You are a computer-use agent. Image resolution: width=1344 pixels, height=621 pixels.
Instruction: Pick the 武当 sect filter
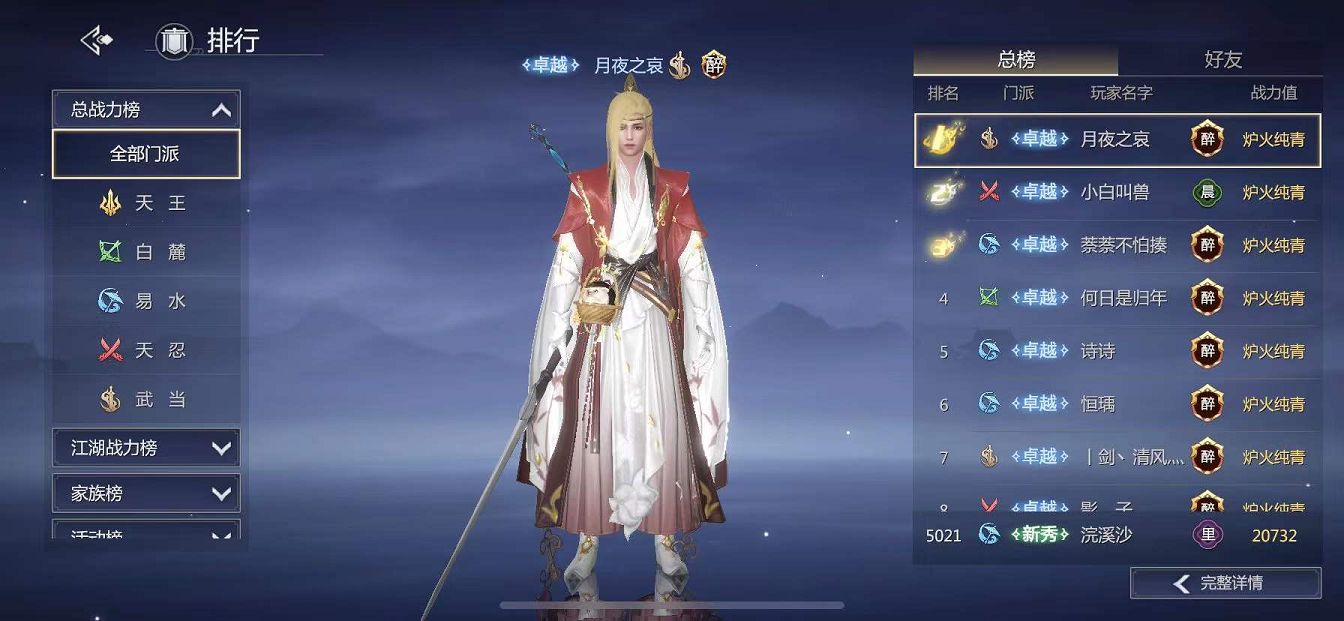[x=146, y=399]
